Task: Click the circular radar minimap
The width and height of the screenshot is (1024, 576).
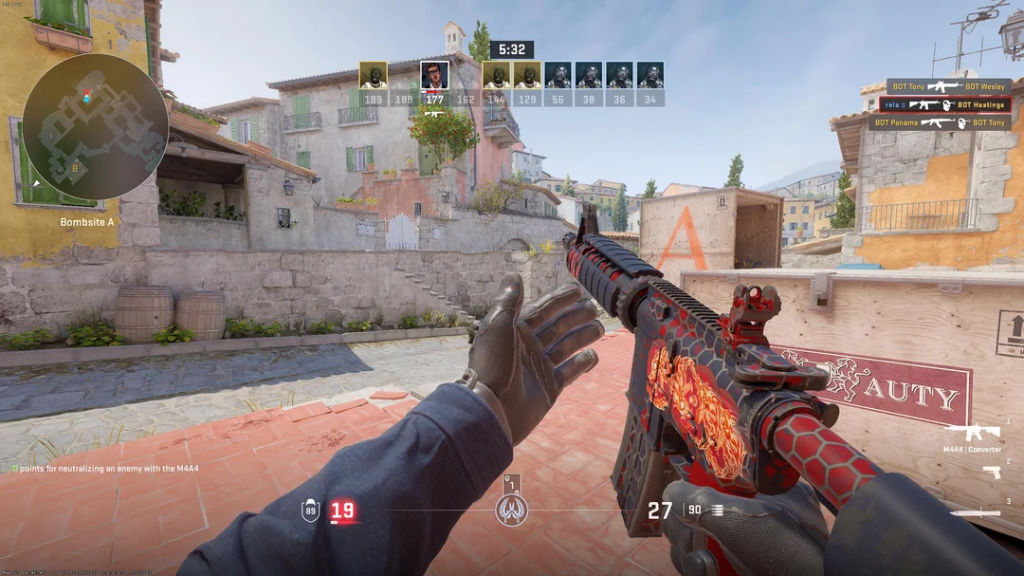Action: (x=95, y=126)
